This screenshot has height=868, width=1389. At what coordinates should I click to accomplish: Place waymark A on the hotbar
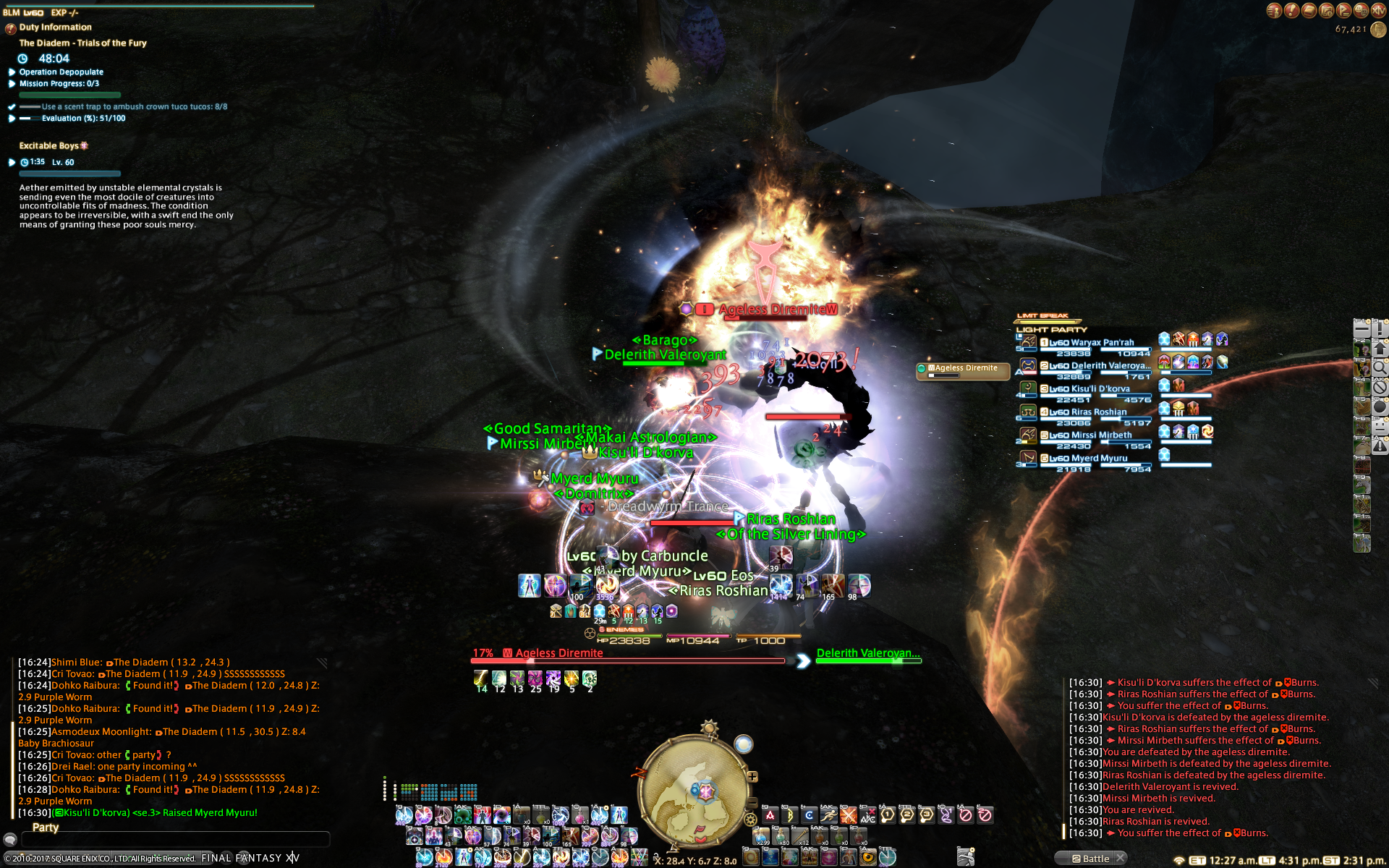(x=770, y=815)
